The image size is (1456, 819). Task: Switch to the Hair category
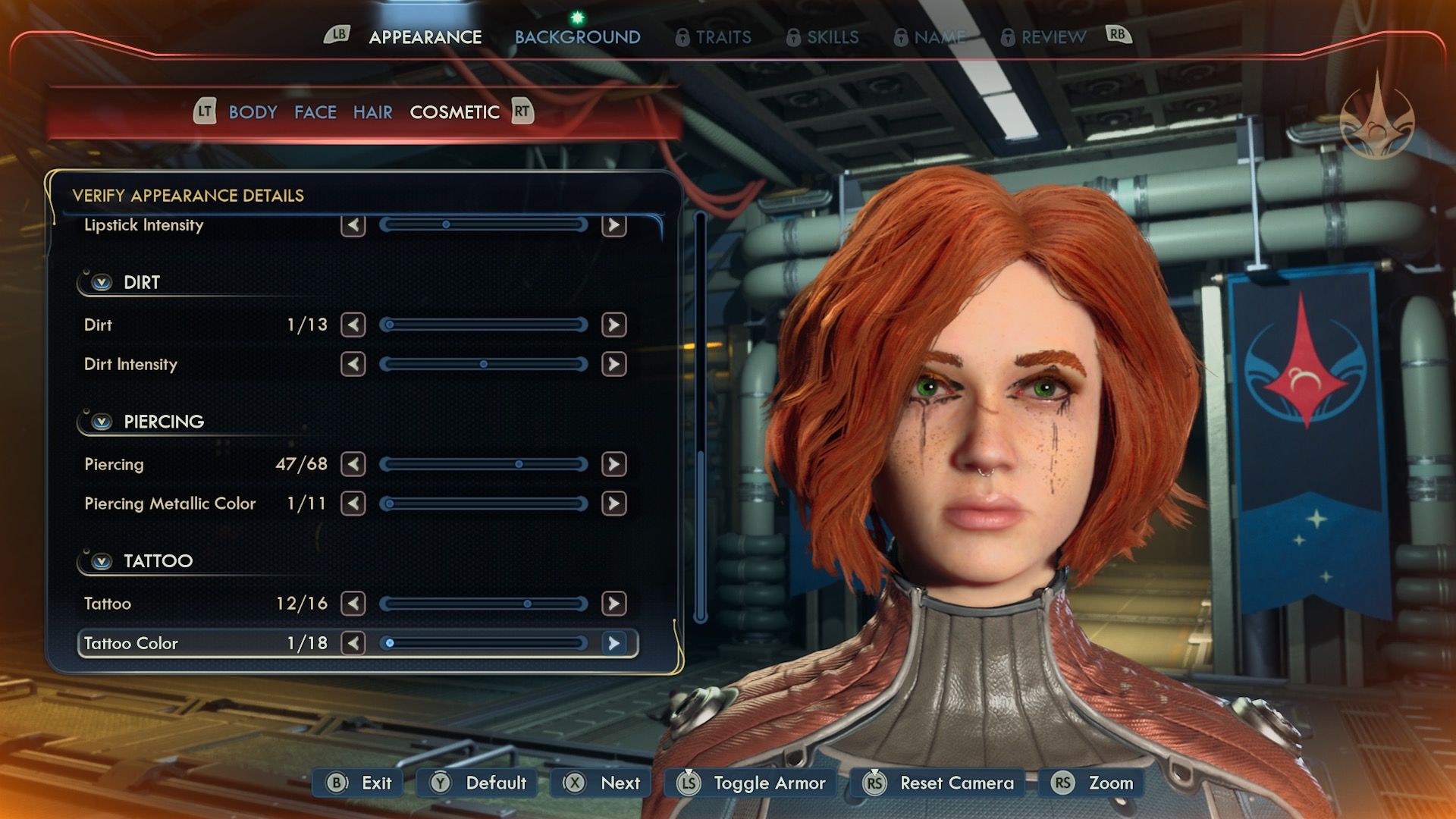tap(372, 112)
